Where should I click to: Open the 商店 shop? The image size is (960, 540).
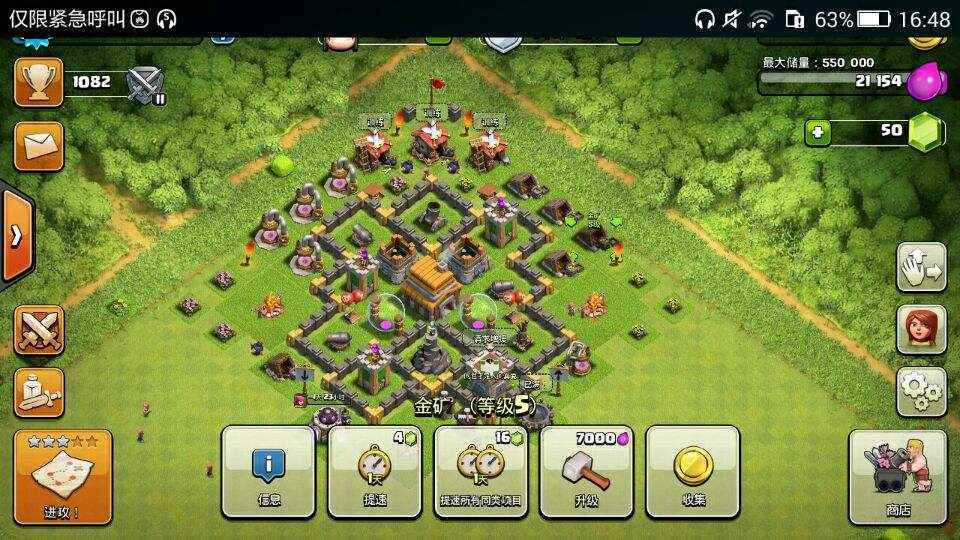pyautogui.click(x=897, y=477)
